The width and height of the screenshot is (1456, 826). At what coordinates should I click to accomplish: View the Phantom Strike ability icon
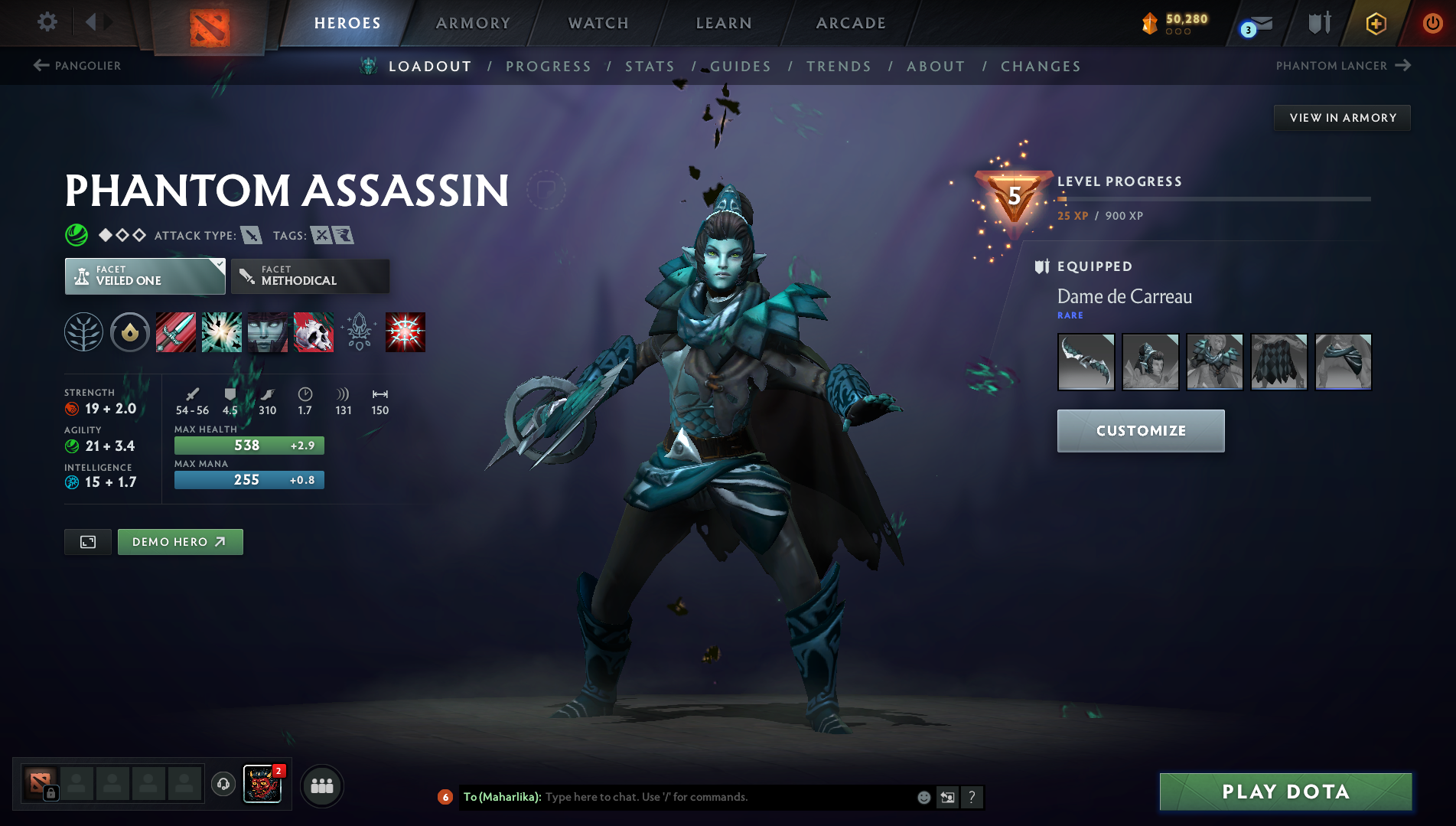click(x=221, y=331)
